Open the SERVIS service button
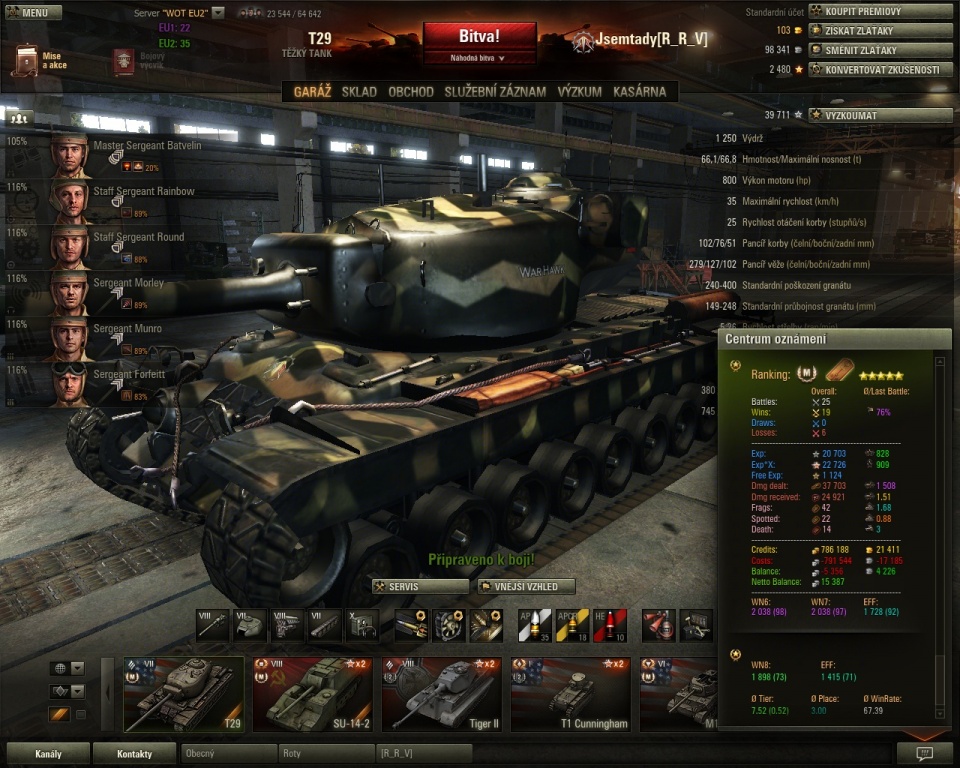 coord(420,586)
